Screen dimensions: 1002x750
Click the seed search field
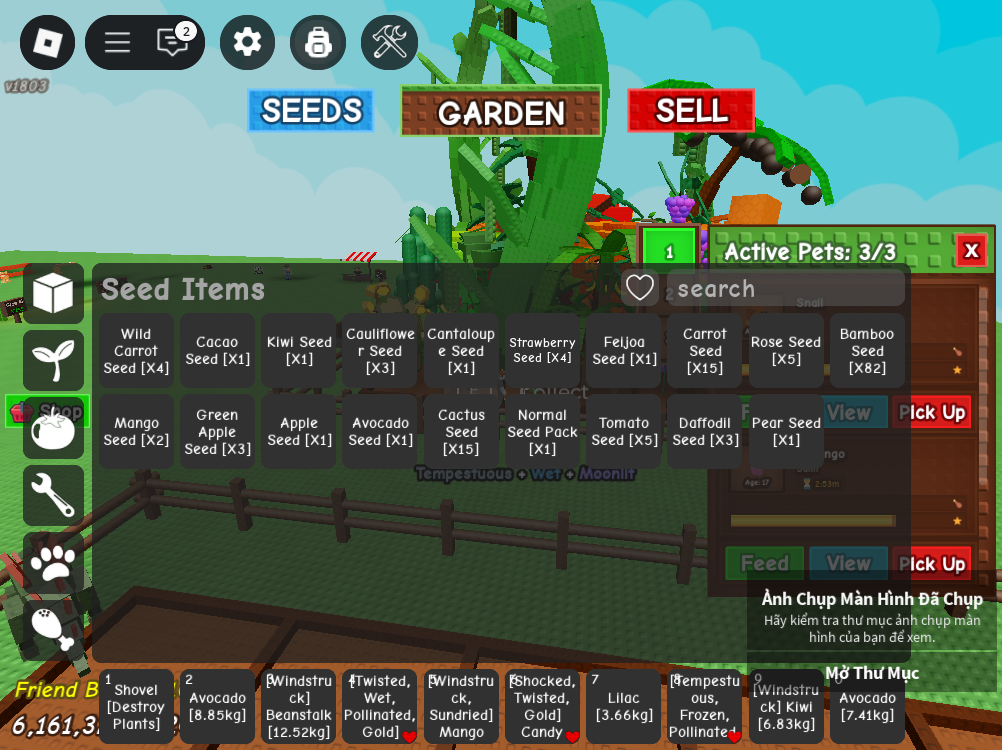tap(785, 289)
